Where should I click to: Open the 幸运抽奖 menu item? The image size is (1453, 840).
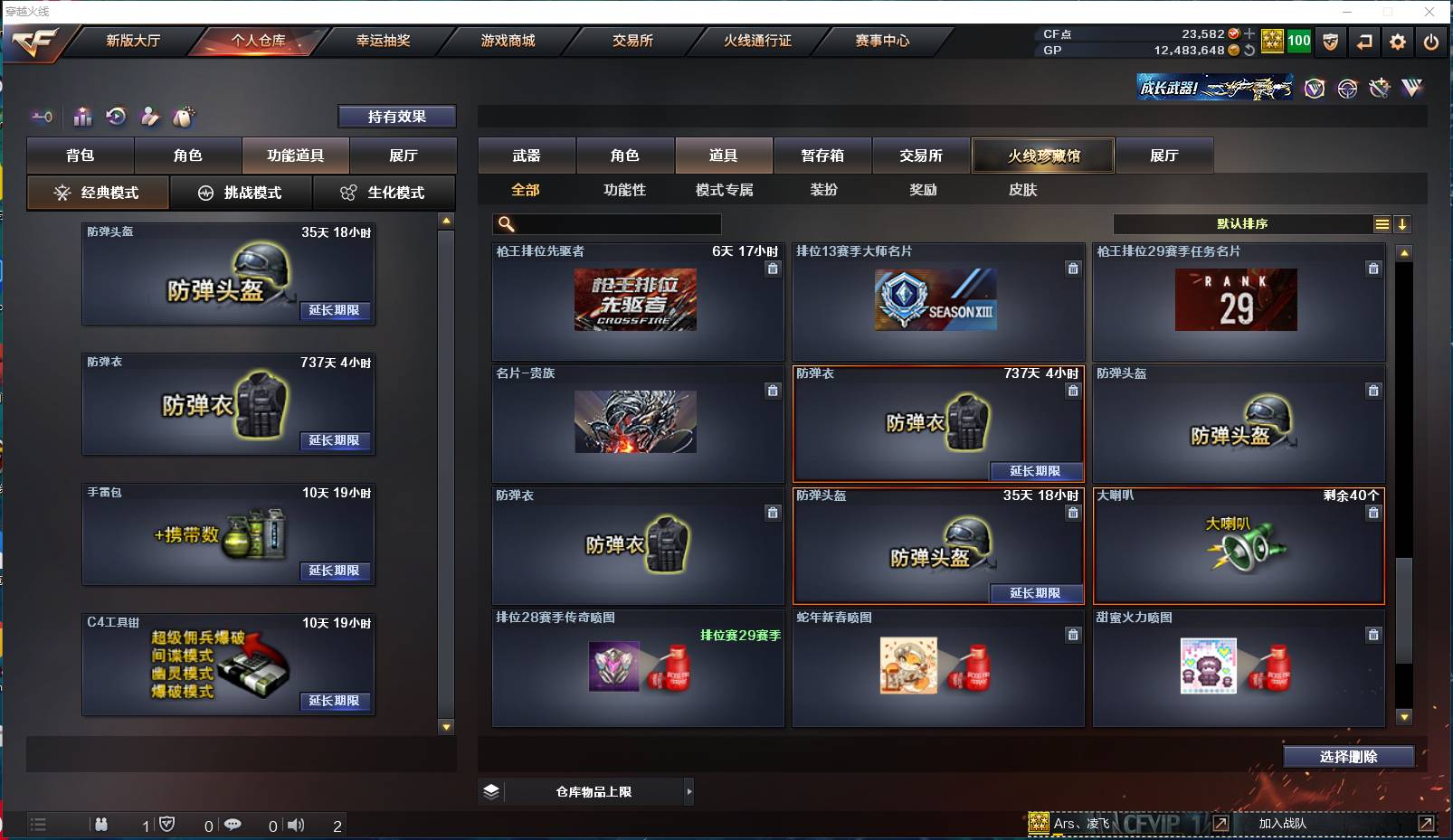[x=382, y=41]
